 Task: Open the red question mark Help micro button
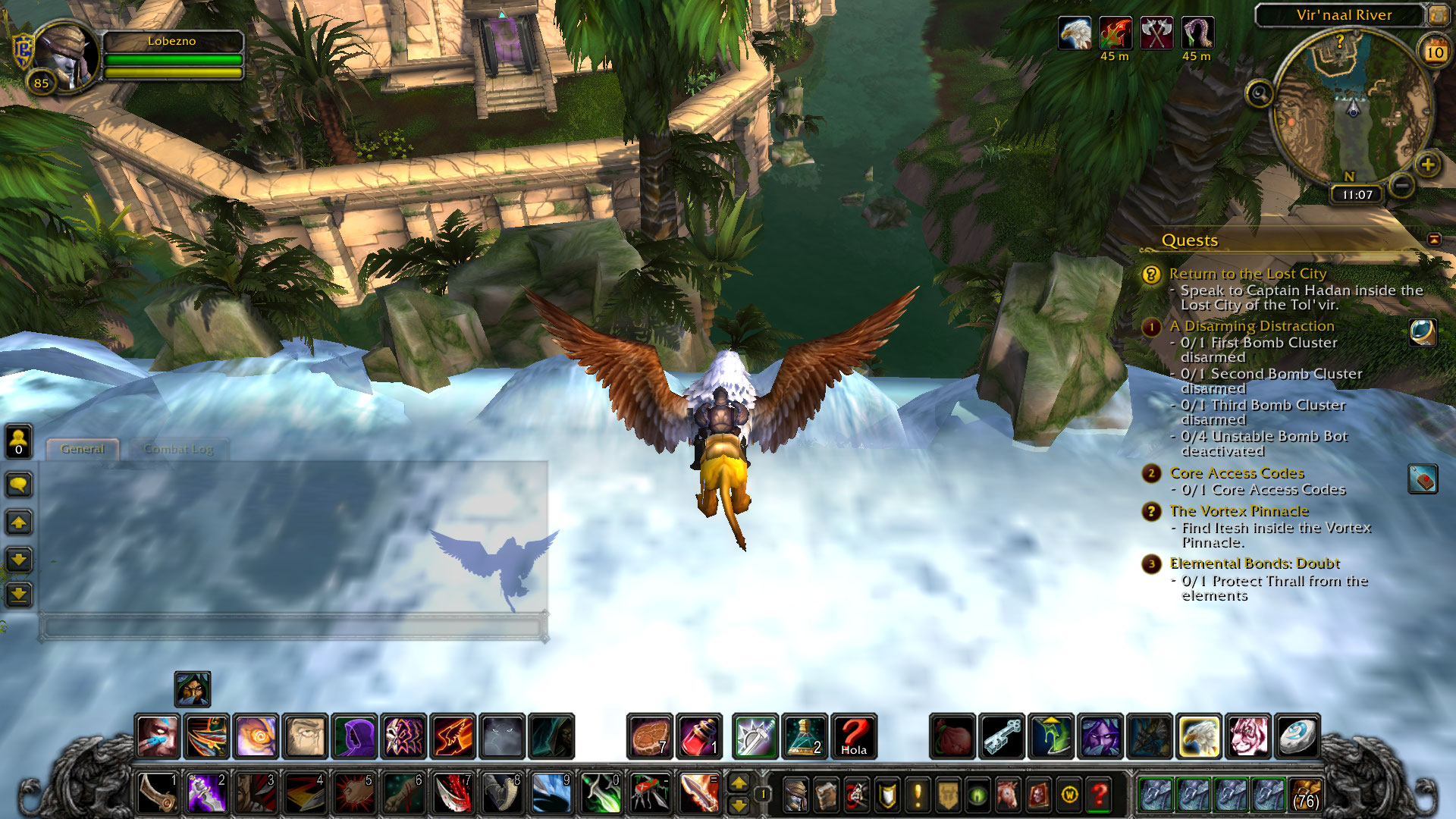pos(1100,795)
